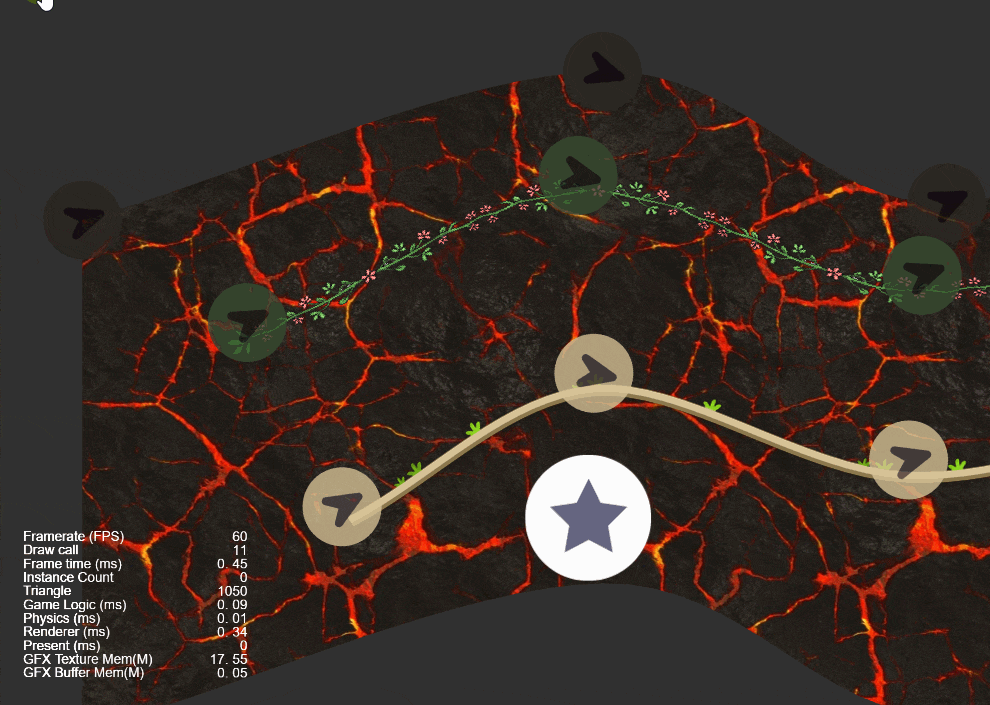Screen dimensions: 990x705
Task: Select the tan arrow handle at the curve's crest
Action: pos(594,373)
